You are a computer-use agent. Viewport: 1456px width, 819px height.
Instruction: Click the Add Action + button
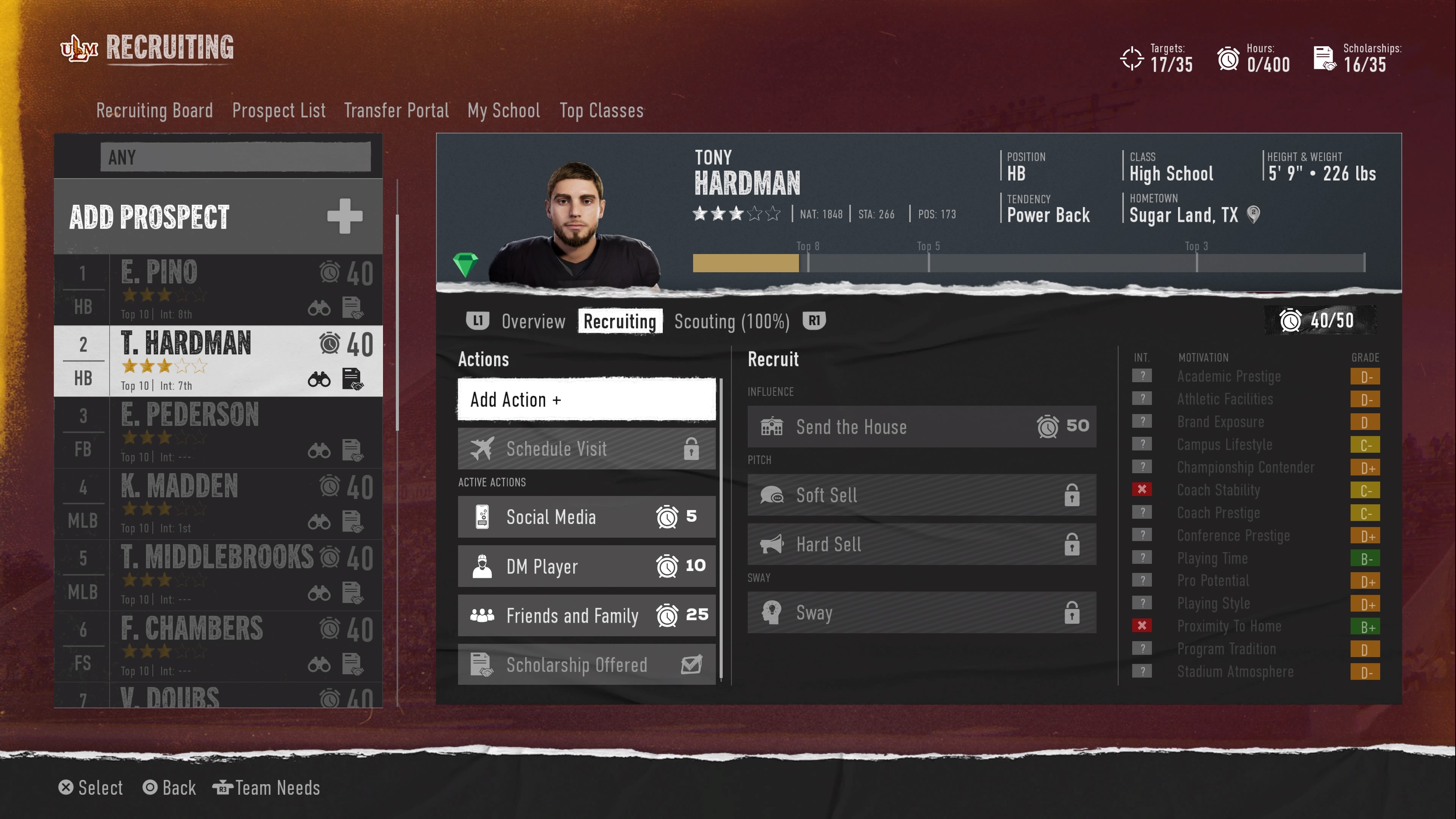point(586,400)
